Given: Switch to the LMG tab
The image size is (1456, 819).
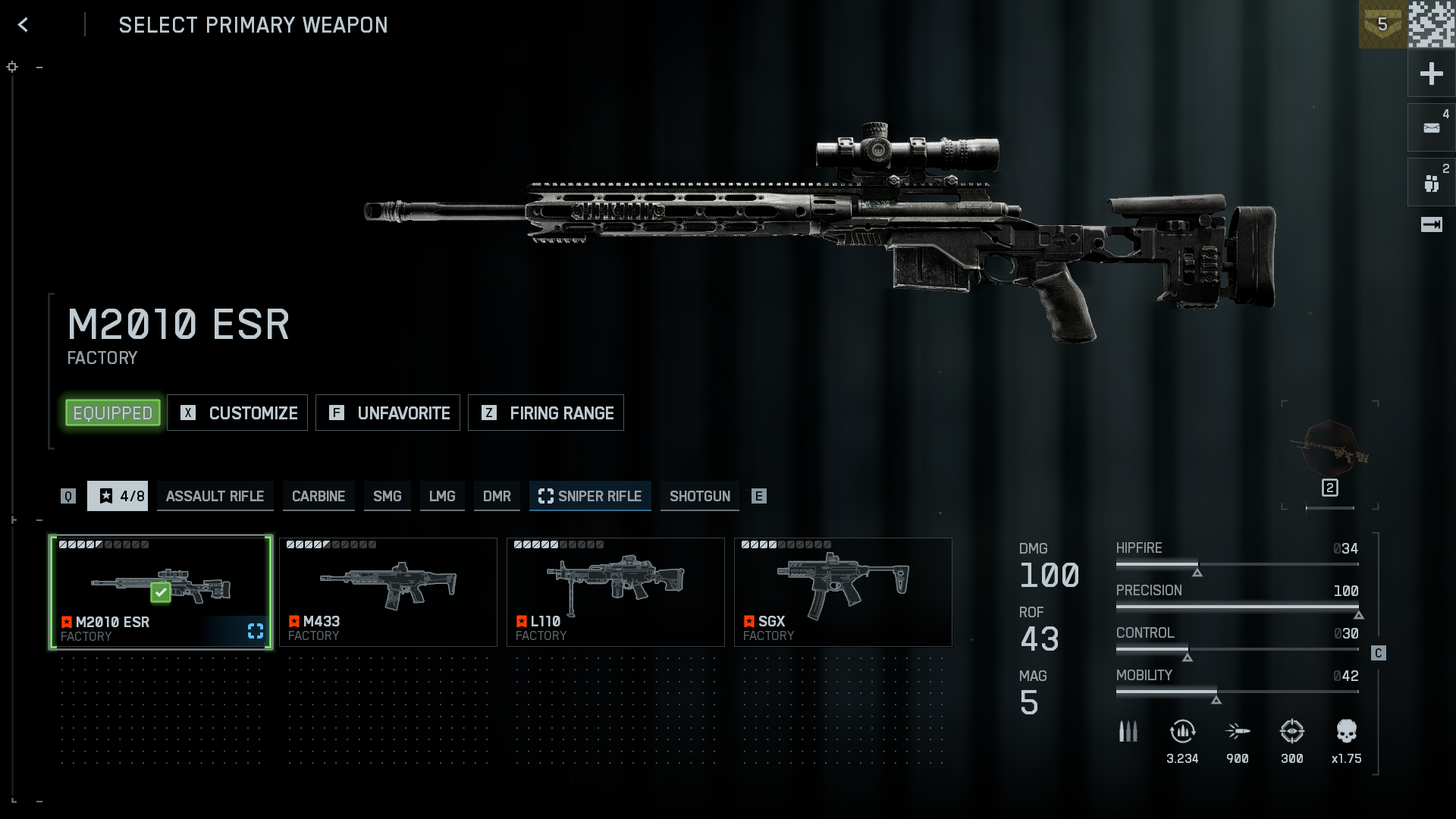Looking at the screenshot, I should pyautogui.click(x=442, y=496).
